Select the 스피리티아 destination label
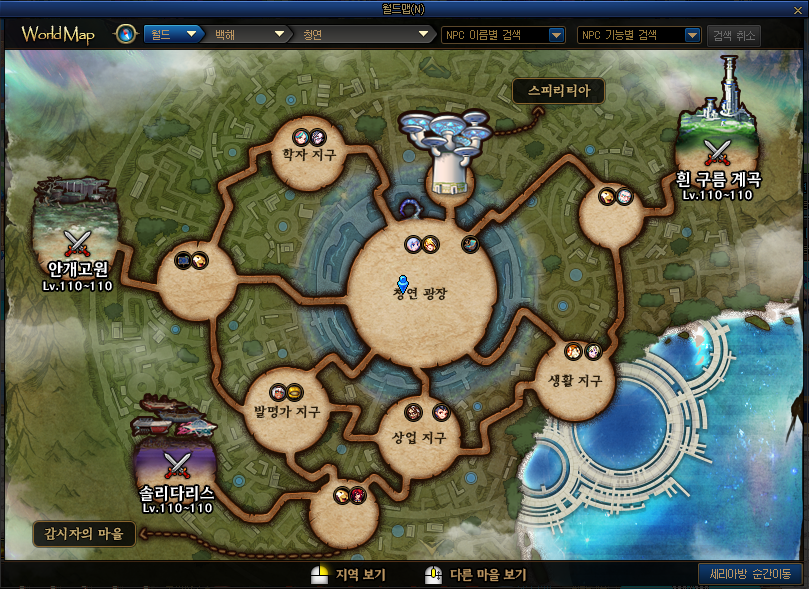The height and width of the screenshot is (589, 809). 559,91
